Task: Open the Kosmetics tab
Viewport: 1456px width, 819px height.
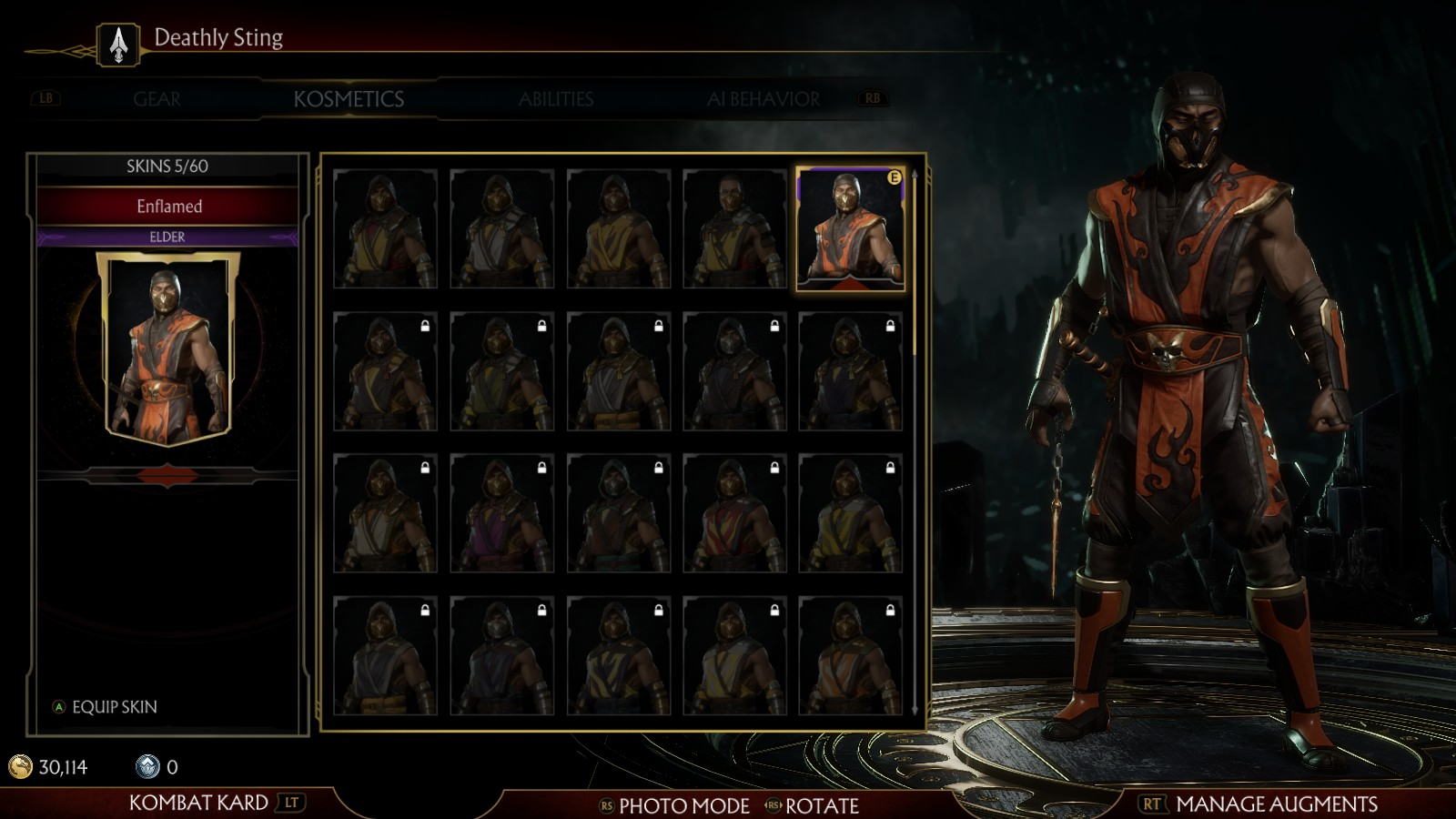Action: click(349, 99)
